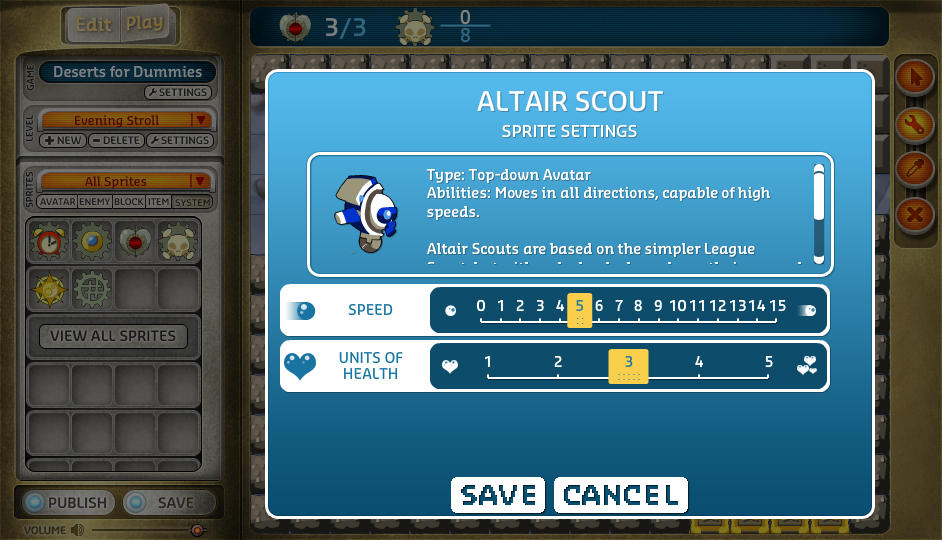Select the alarm clock sprite
Screen dimensions: 942x540
[x=48, y=241]
